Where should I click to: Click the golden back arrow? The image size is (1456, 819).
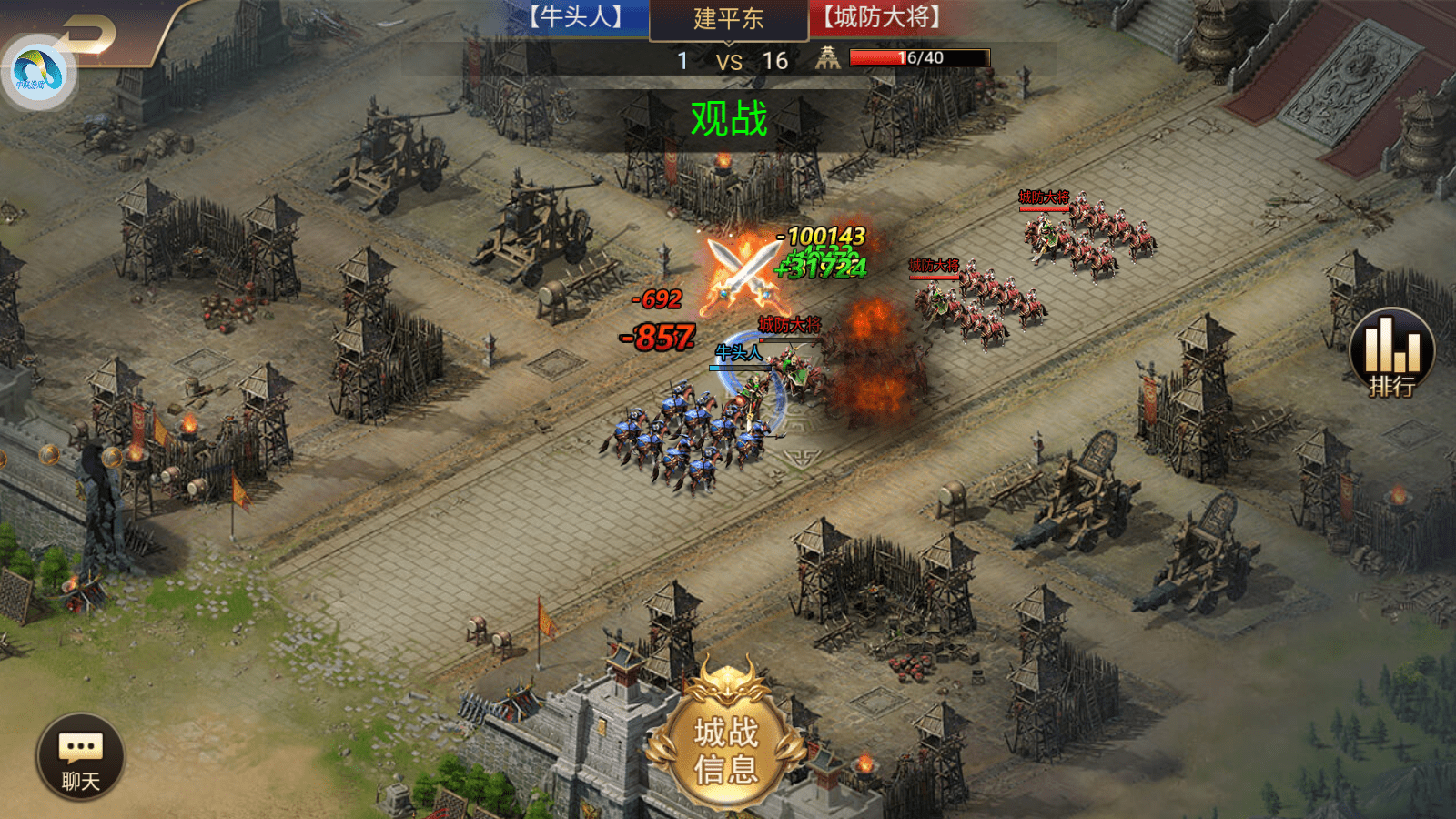tap(91, 35)
